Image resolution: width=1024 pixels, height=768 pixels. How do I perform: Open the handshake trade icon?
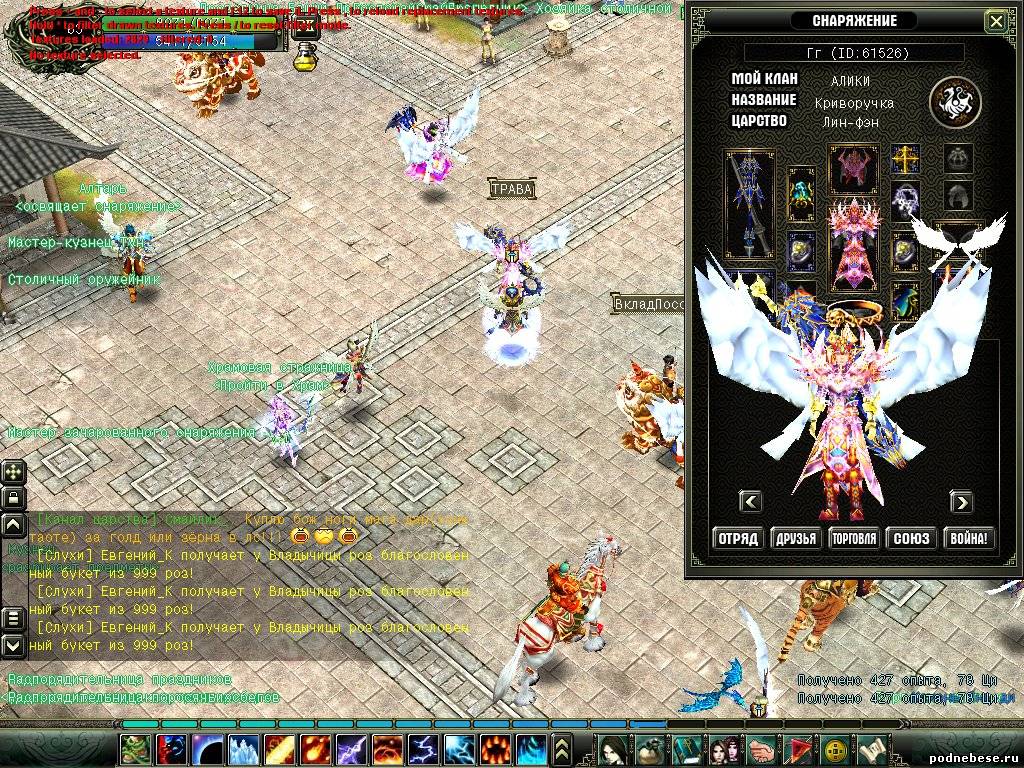click(760, 749)
